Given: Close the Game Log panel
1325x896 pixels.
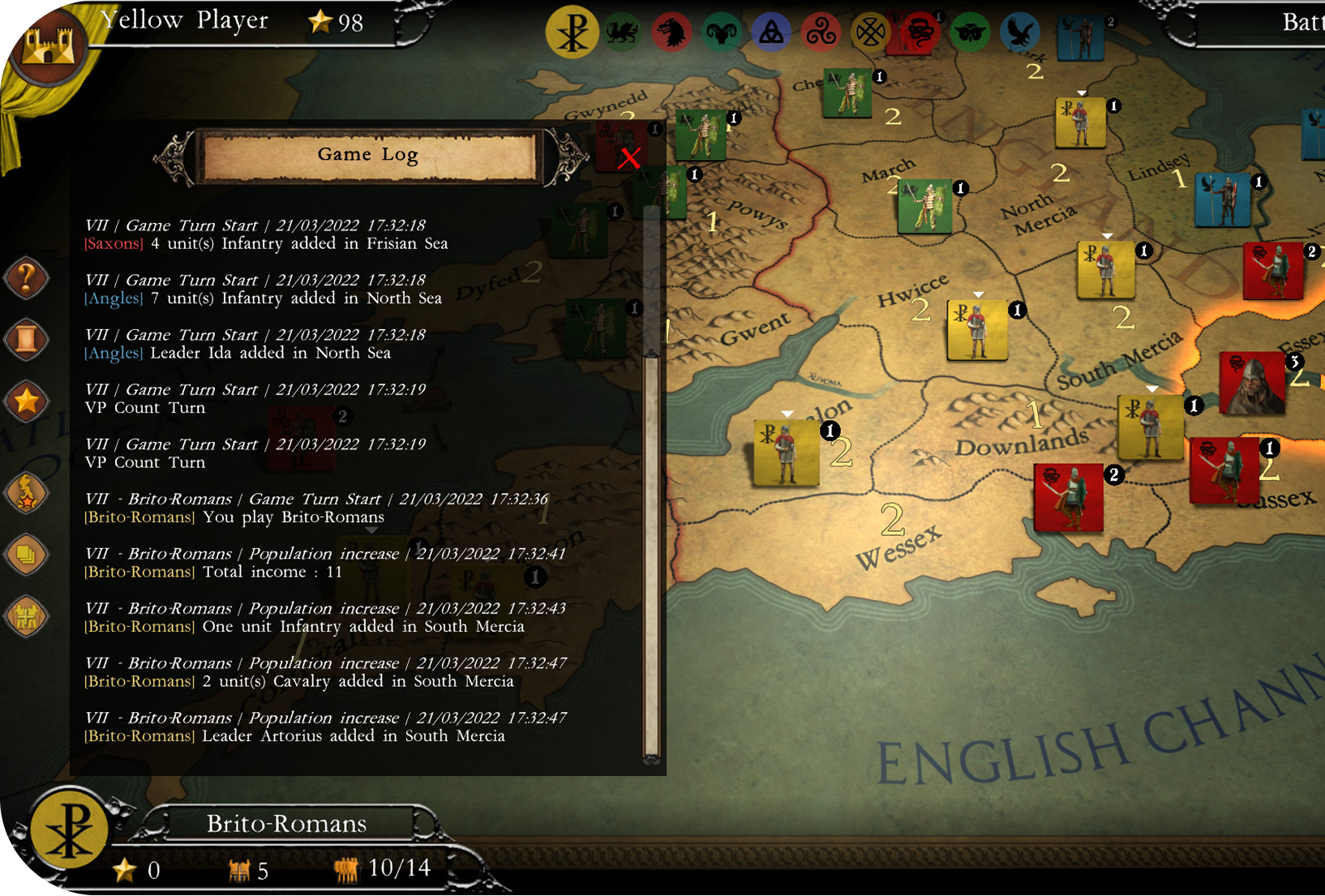Looking at the screenshot, I should click(629, 157).
